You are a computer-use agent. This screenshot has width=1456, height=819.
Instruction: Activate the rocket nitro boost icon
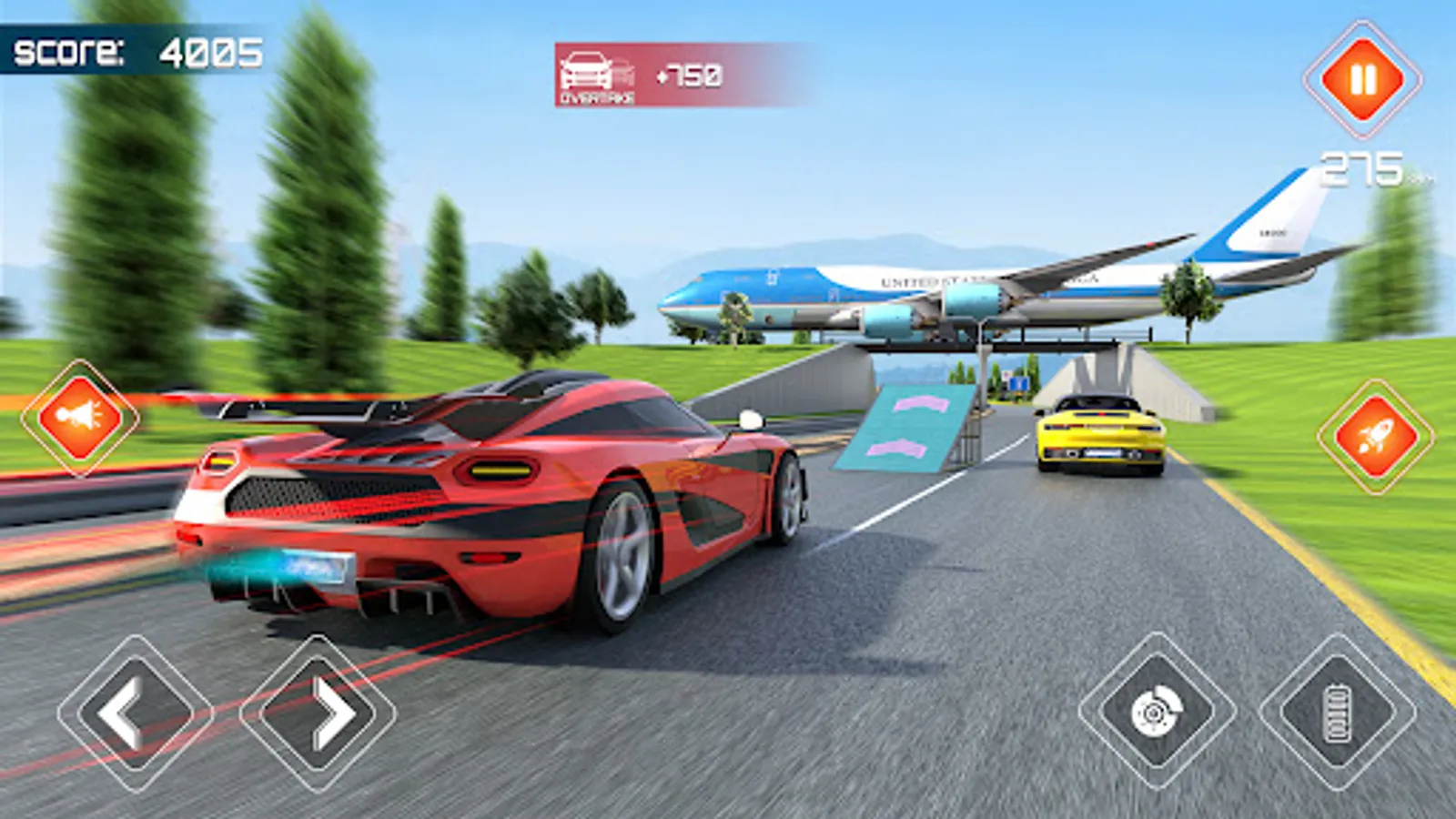1376,435
